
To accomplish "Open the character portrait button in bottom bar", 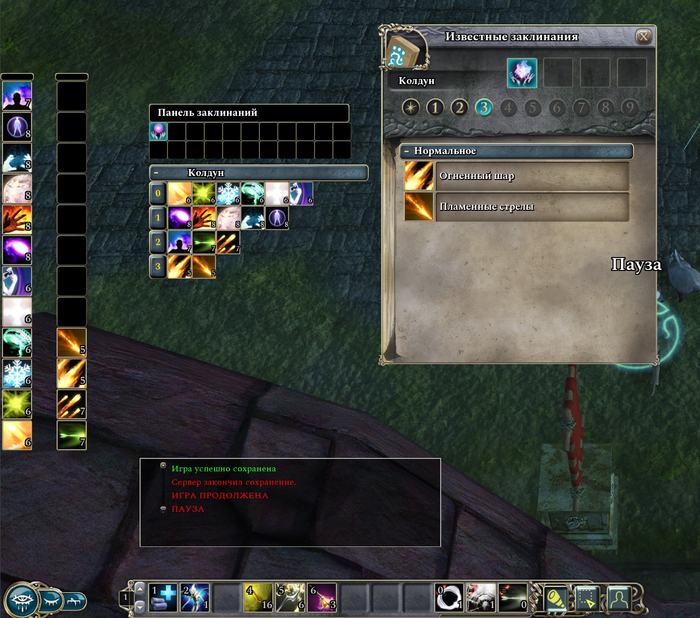I will pos(619,598).
